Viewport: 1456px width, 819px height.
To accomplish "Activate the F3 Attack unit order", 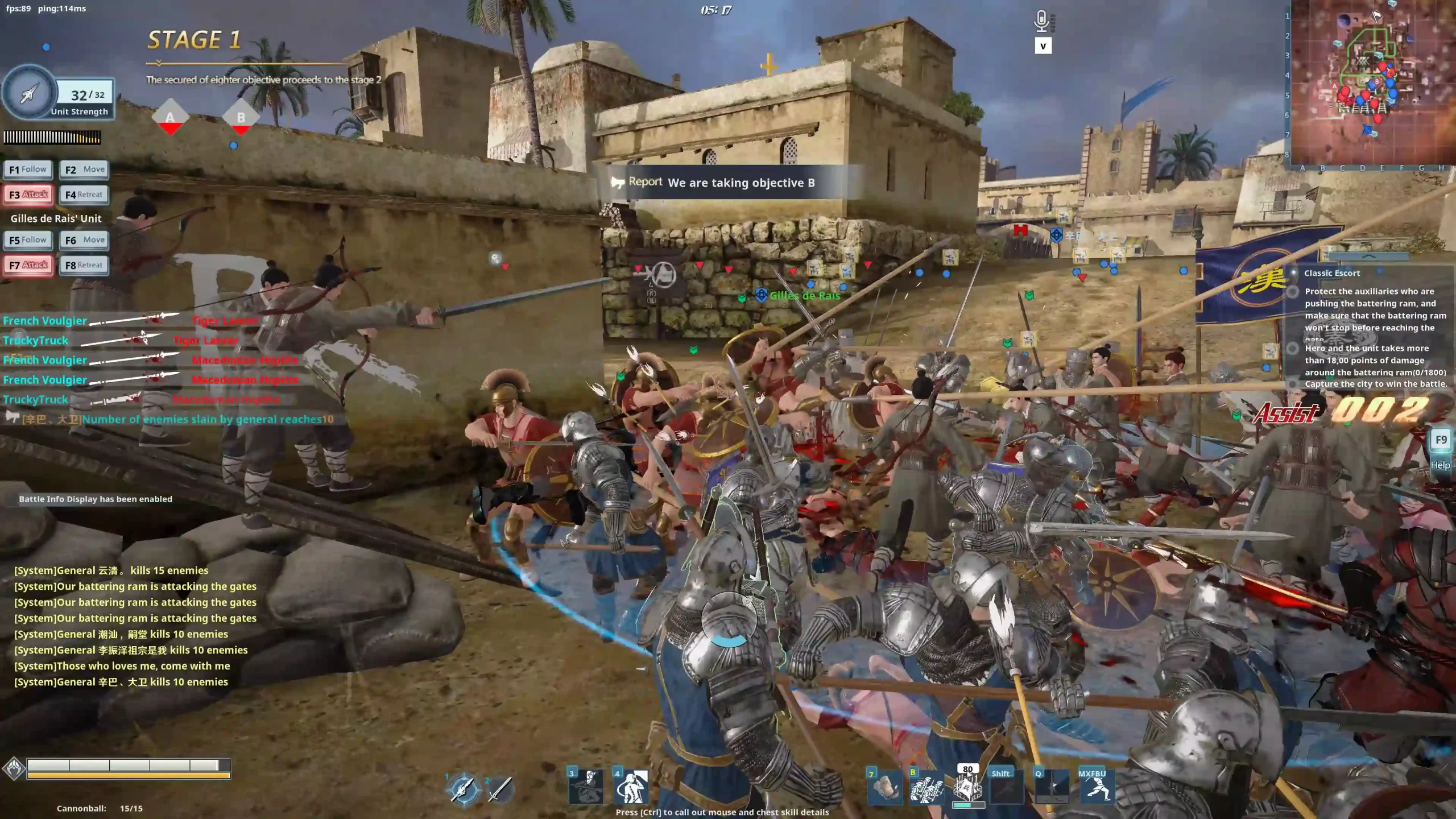I will click(x=28, y=195).
